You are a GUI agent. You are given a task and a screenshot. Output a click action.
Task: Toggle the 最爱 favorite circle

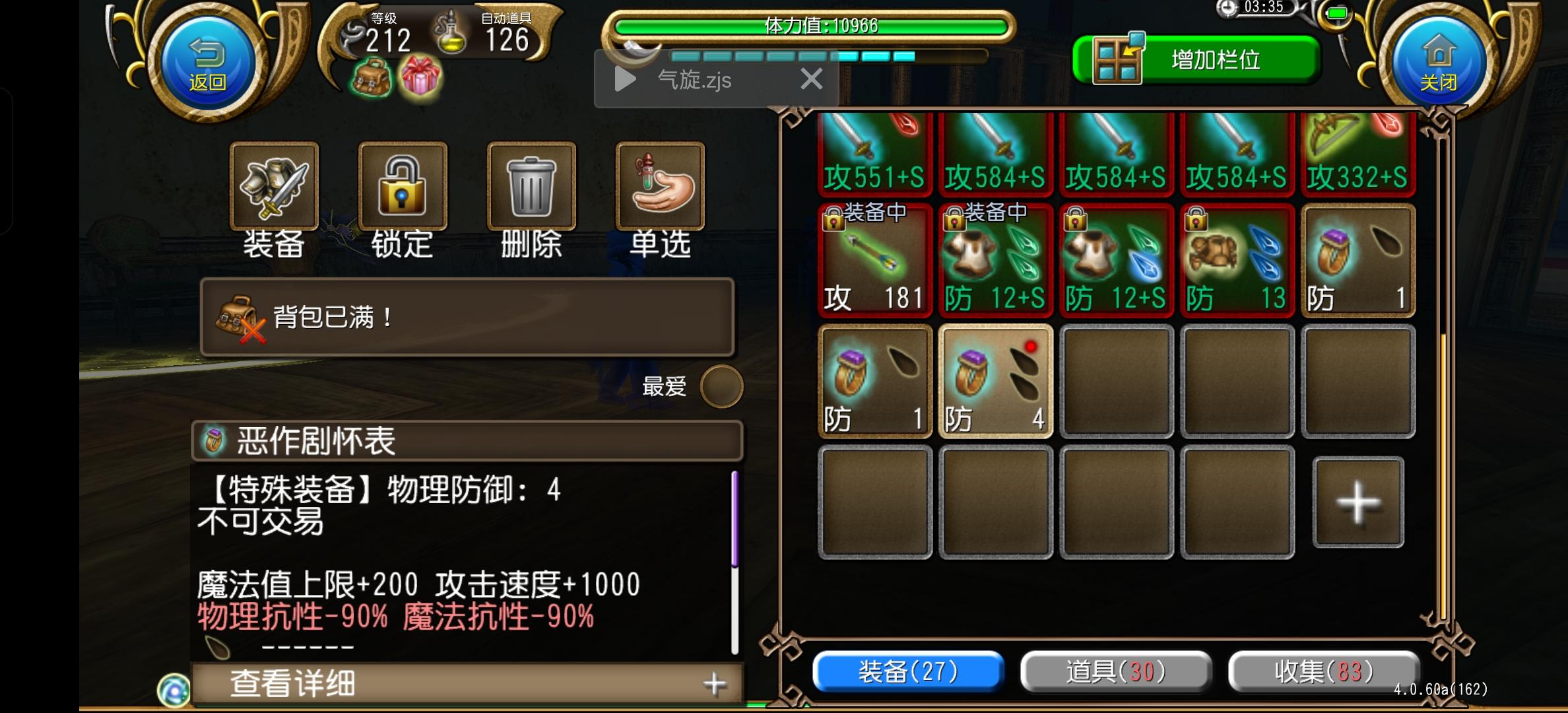point(721,387)
